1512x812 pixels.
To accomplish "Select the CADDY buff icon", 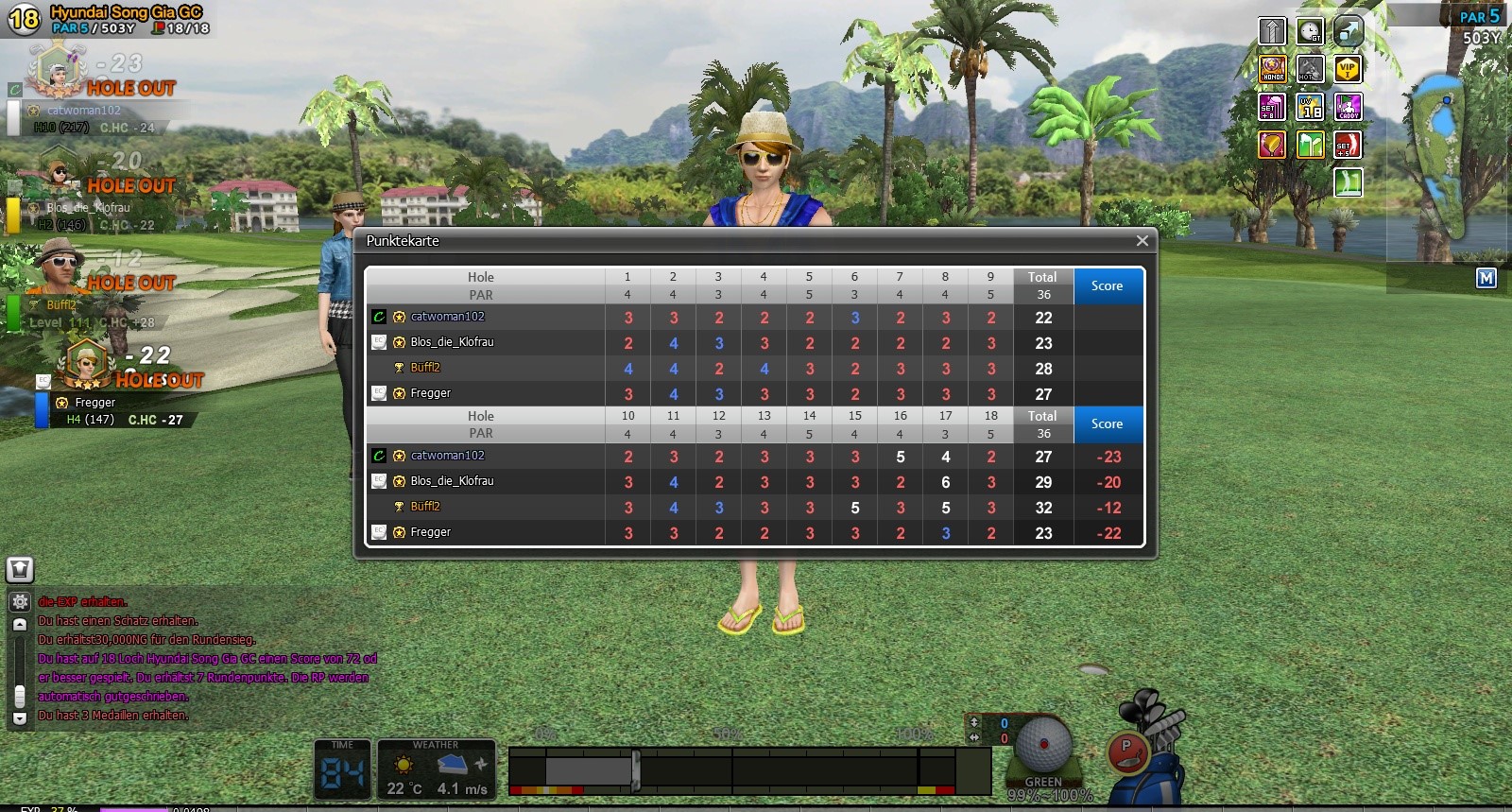I will (x=1348, y=107).
